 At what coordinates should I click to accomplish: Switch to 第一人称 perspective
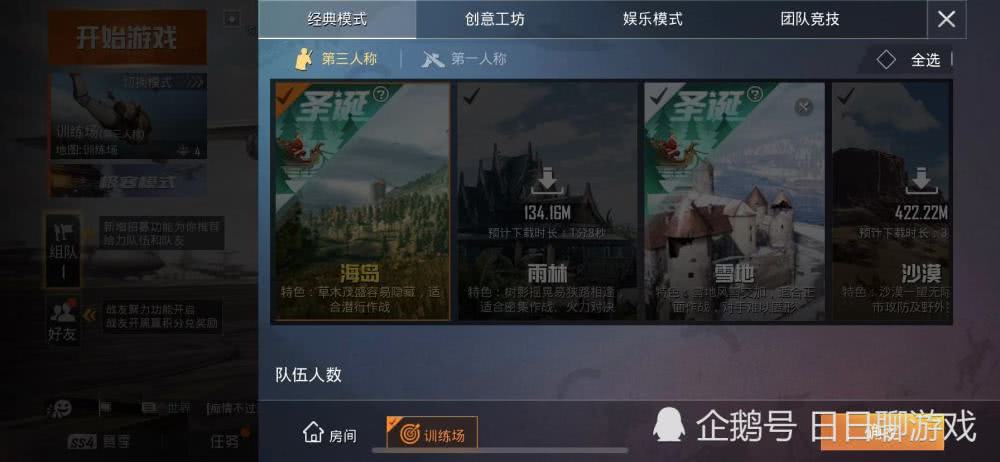click(x=465, y=59)
